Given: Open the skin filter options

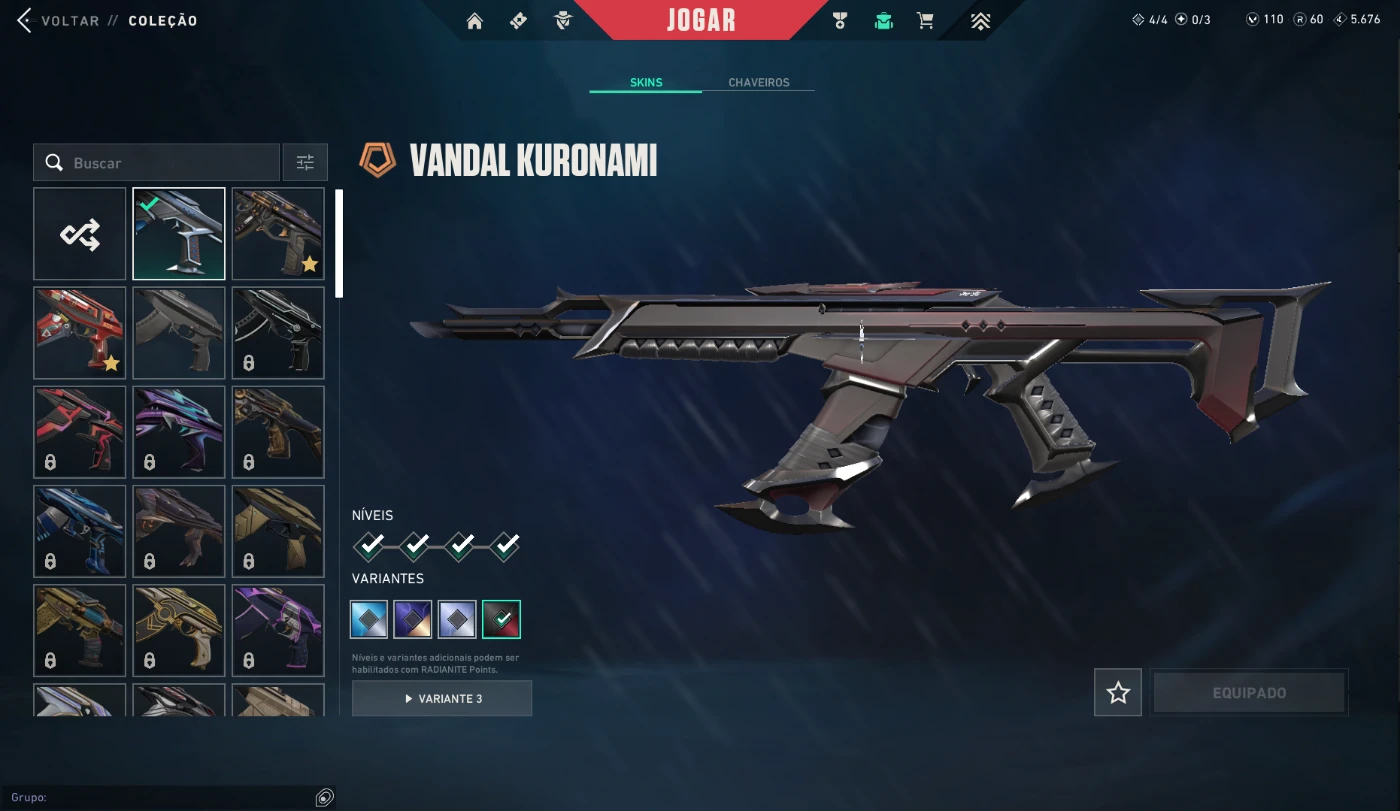Looking at the screenshot, I should (x=305, y=163).
